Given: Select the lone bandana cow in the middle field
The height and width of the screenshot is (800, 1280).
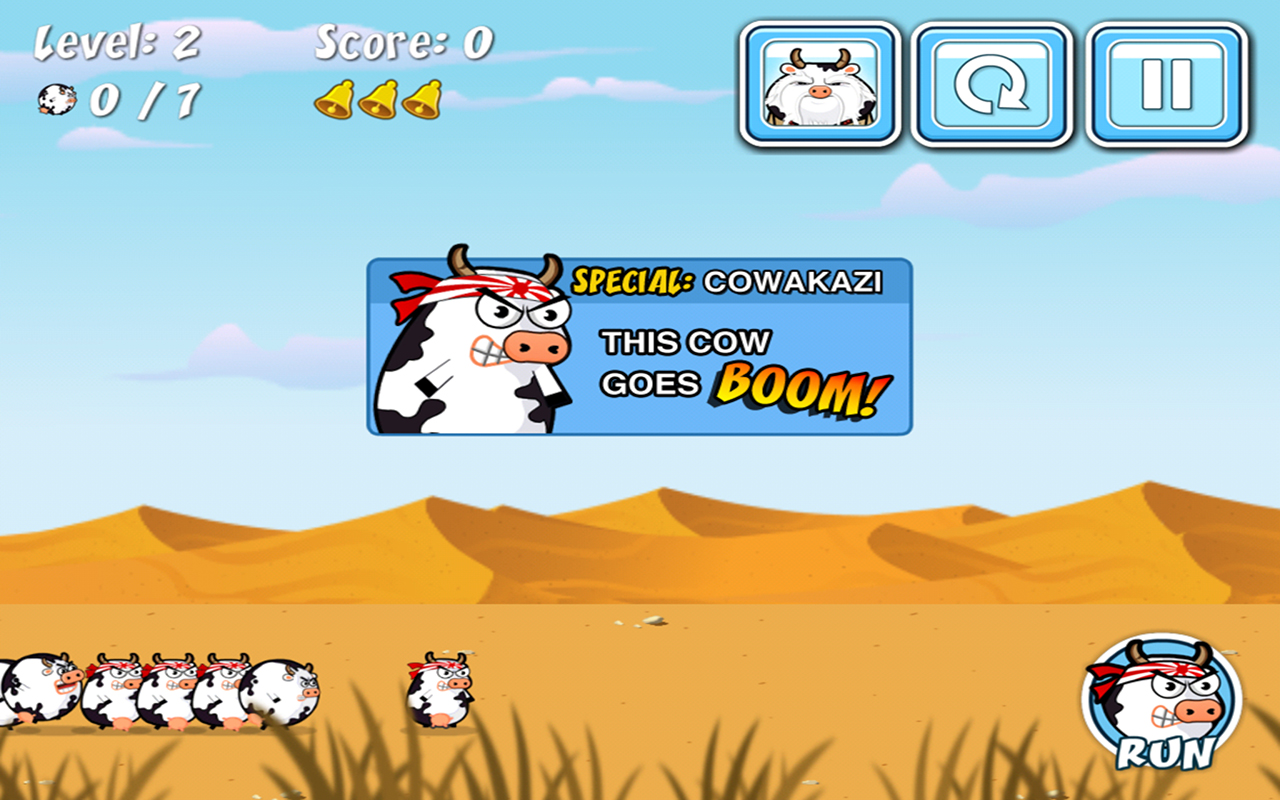Looking at the screenshot, I should (438, 690).
